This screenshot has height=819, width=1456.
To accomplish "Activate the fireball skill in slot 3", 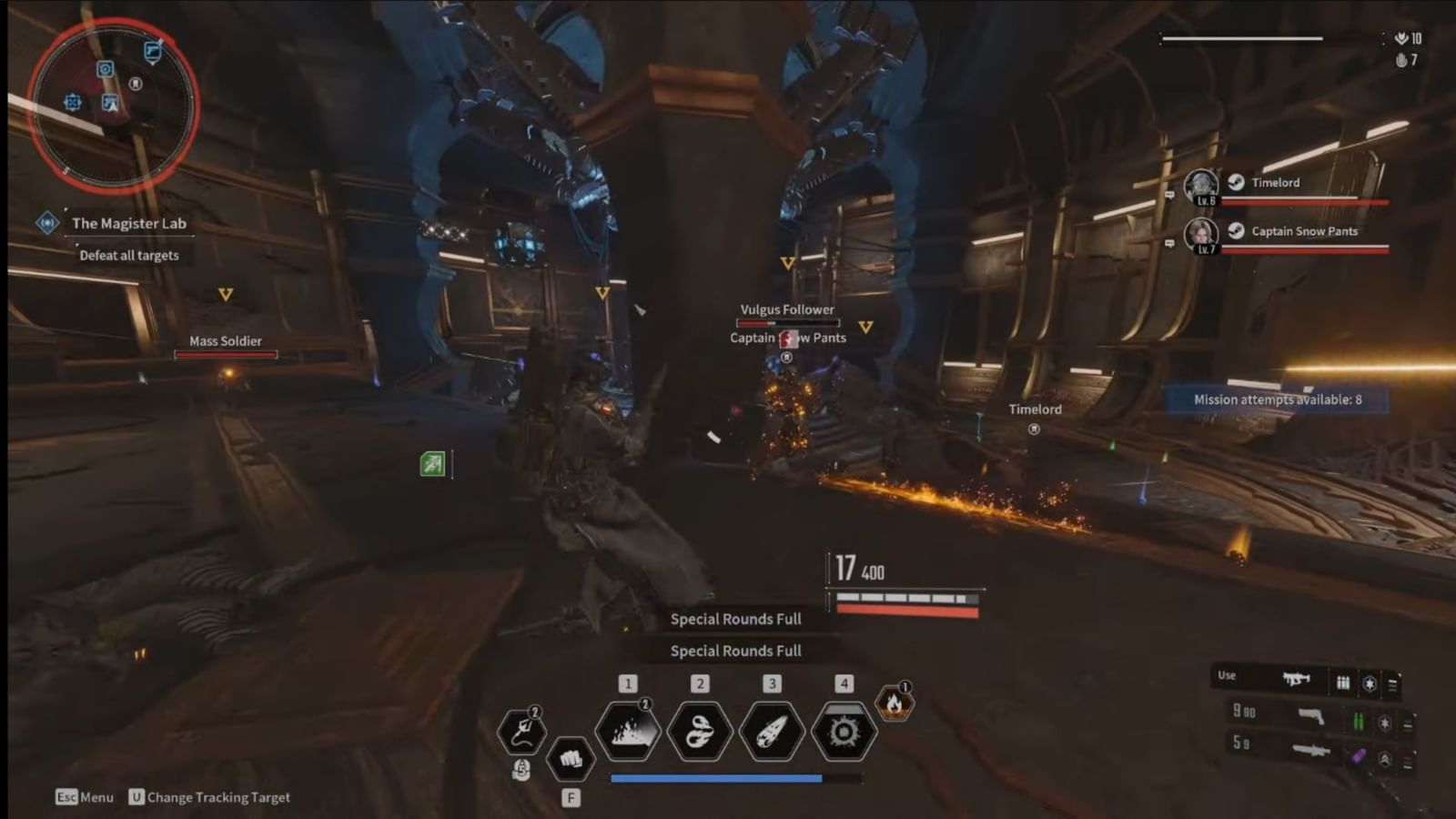I will (x=771, y=728).
